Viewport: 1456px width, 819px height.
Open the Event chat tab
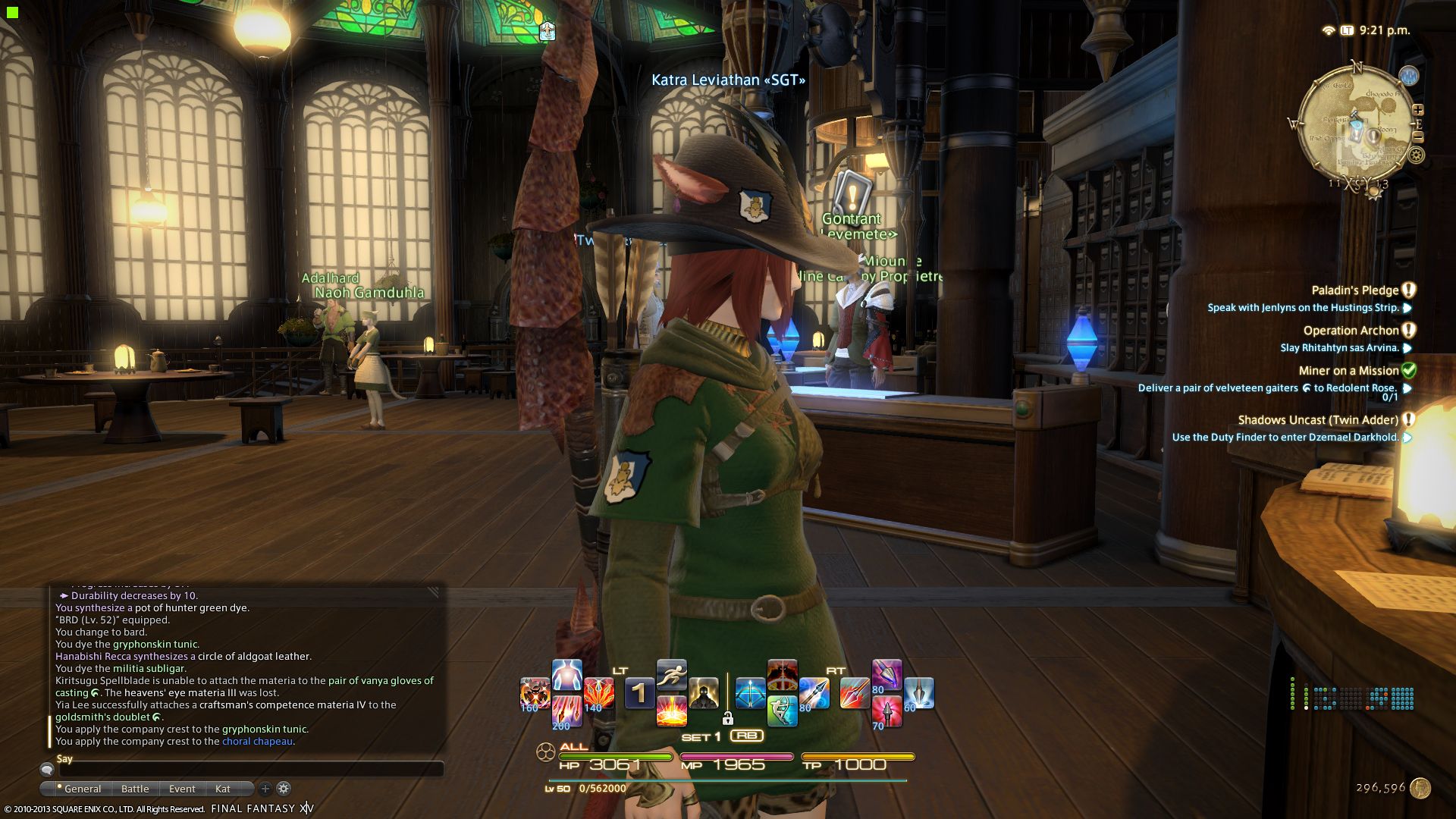[182, 789]
